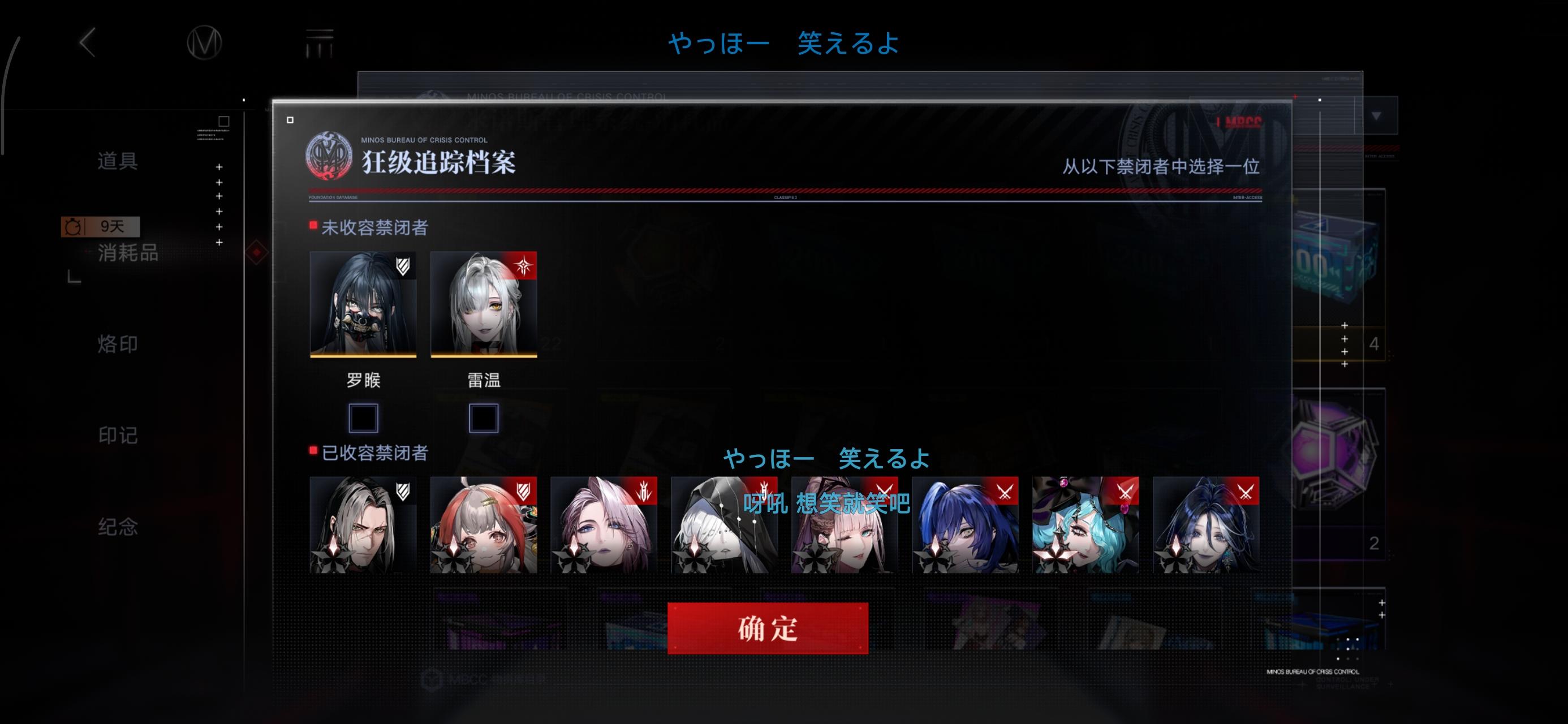Check the selection box under 罗睺
The height and width of the screenshot is (724, 1568).
tap(363, 418)
